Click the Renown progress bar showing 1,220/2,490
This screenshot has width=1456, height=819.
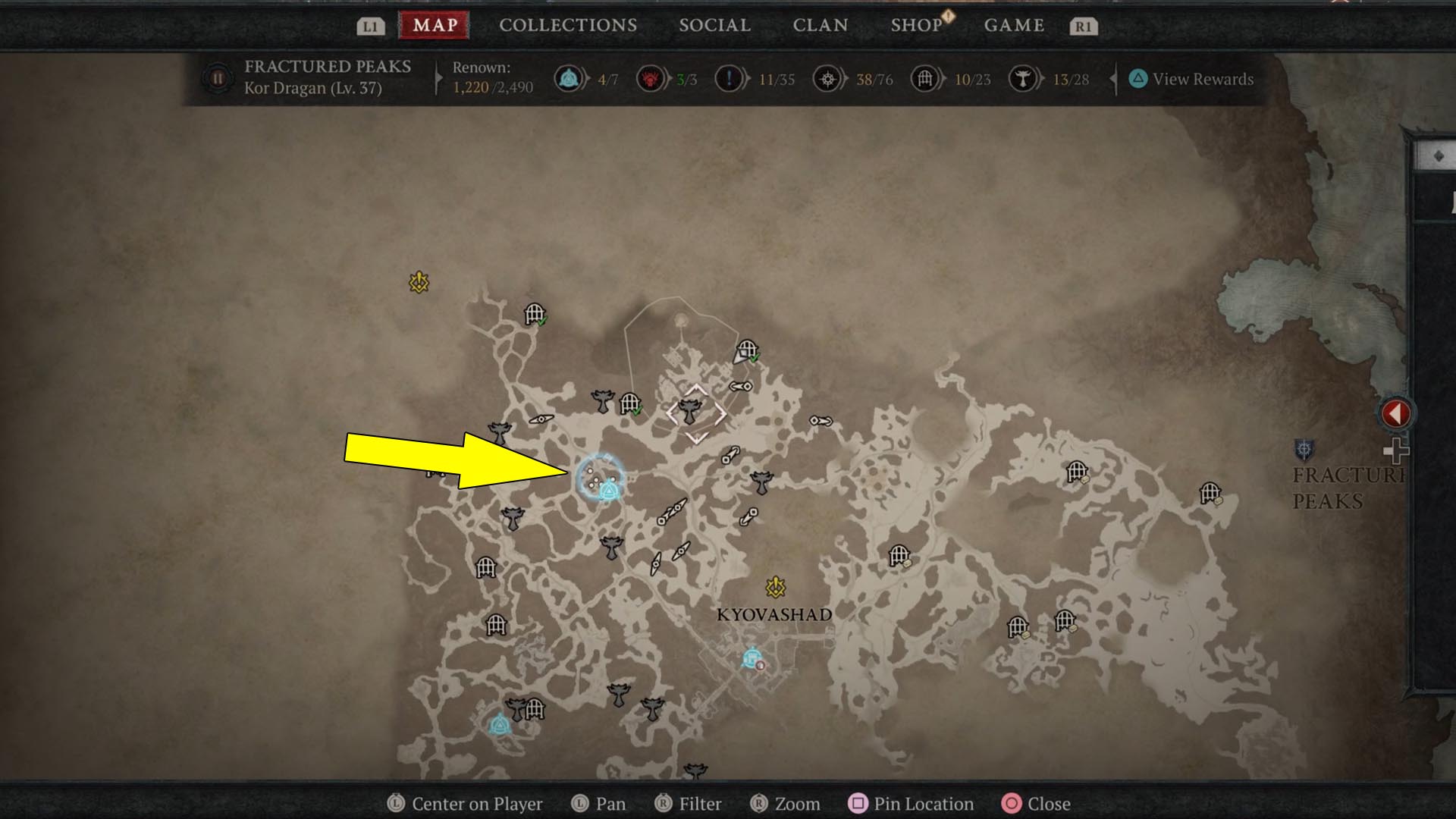[x=491, y=87]
